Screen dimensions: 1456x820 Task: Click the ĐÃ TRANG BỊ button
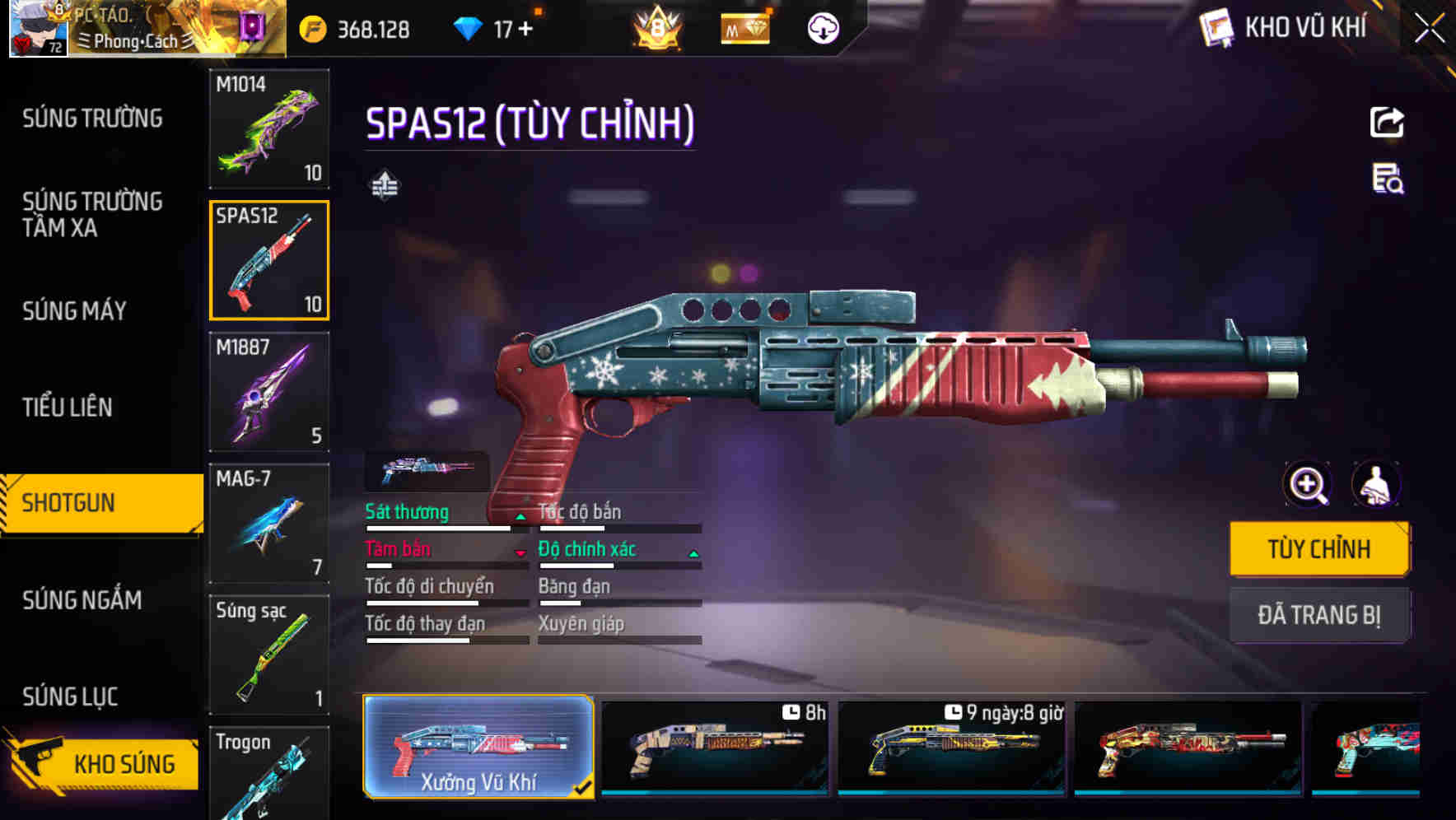(x=1318, y=615)
